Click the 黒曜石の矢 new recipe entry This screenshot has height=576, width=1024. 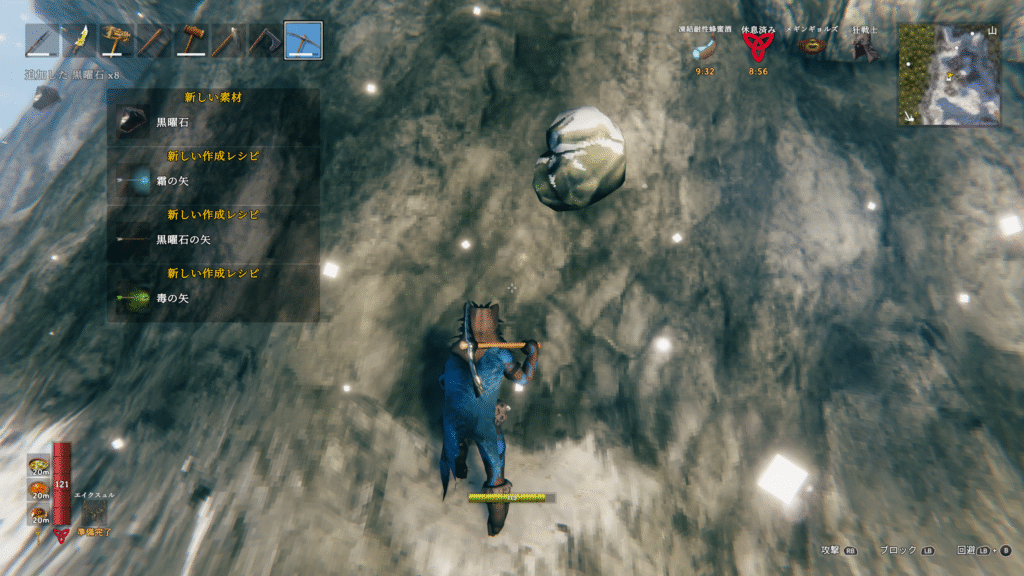coord(213,239)
